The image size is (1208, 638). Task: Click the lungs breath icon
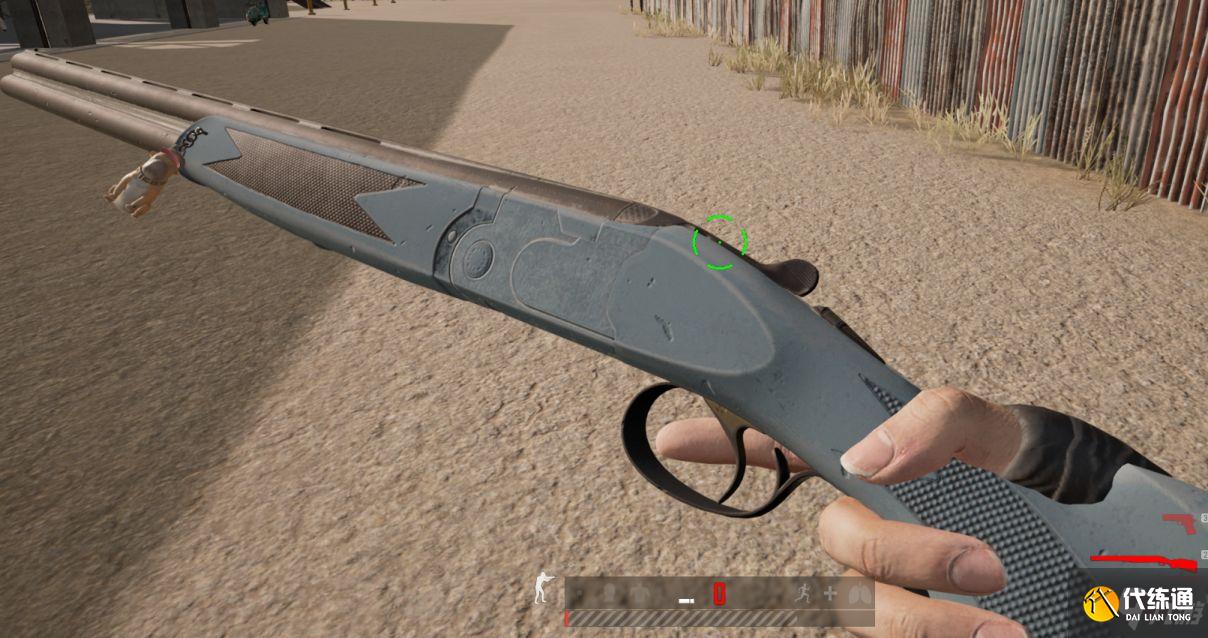pyautogui.click(x=856, y=593)
